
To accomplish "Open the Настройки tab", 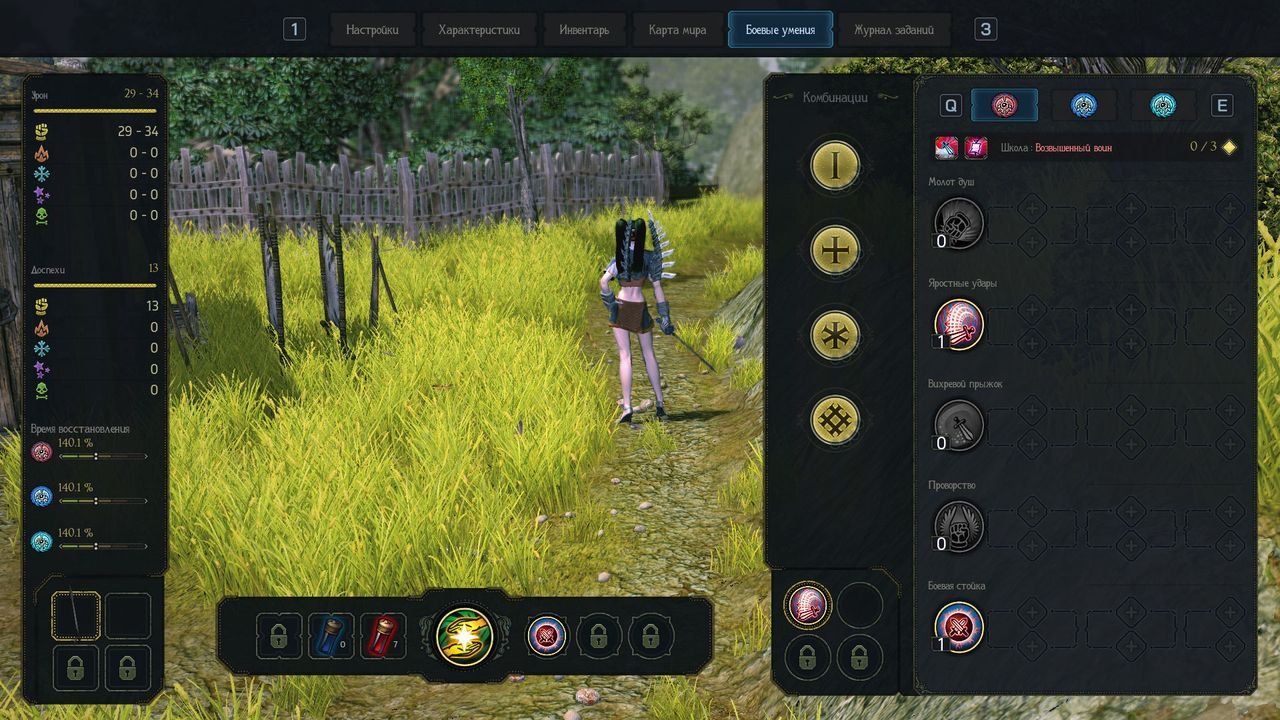I will [x=372, y=30].
